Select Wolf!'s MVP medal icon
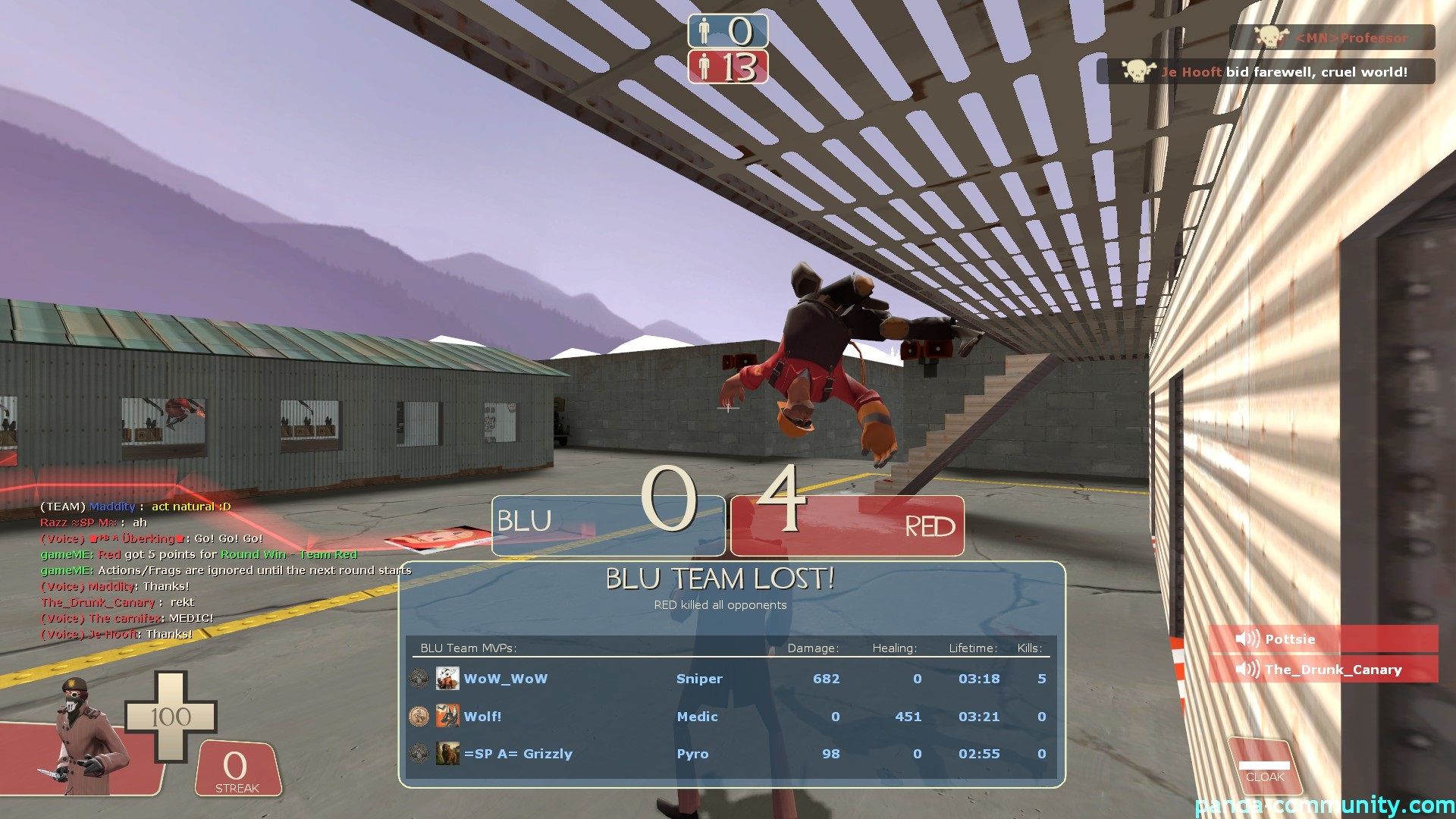 (418, 716)
